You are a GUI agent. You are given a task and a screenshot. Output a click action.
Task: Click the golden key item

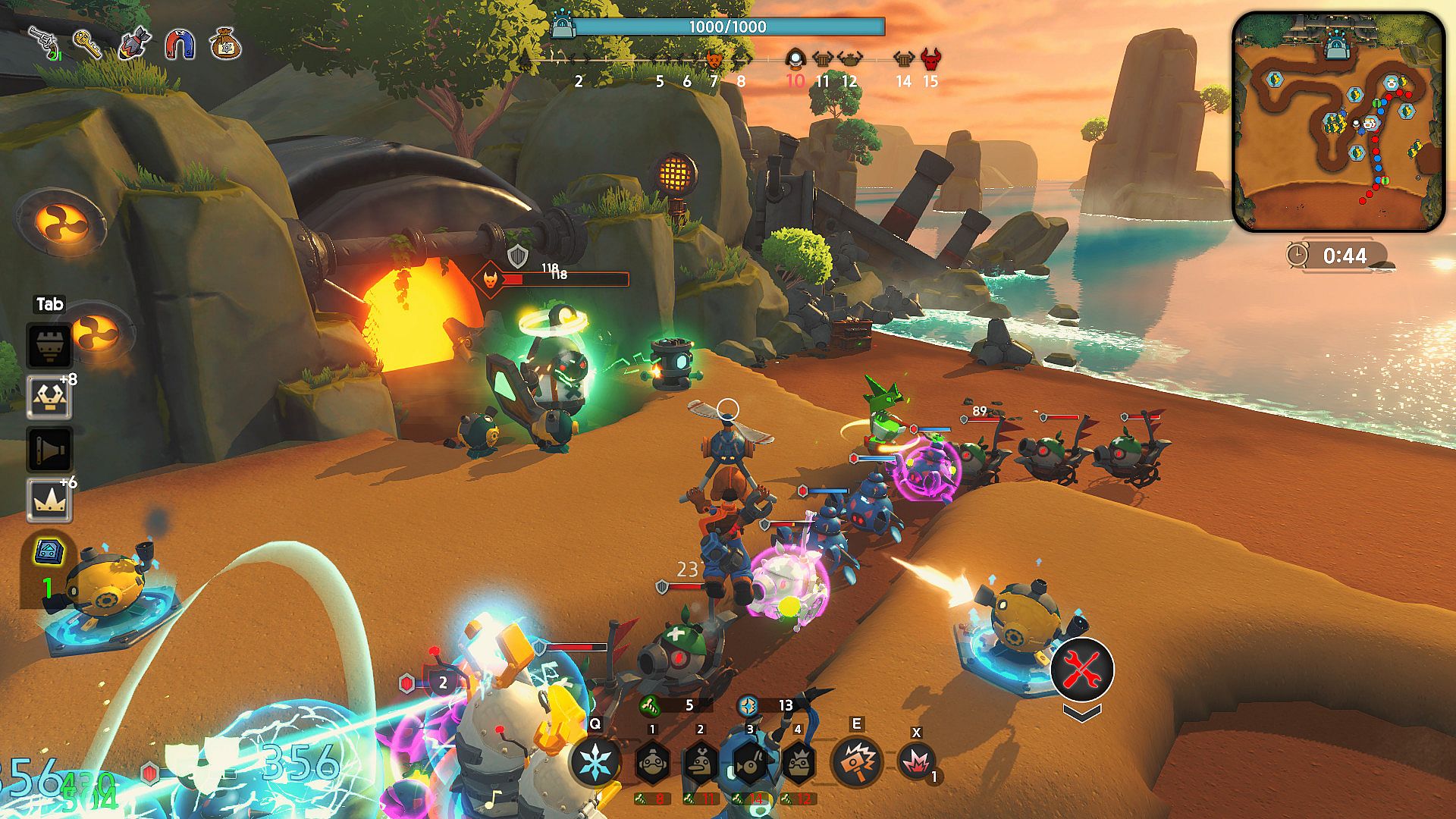88,44
